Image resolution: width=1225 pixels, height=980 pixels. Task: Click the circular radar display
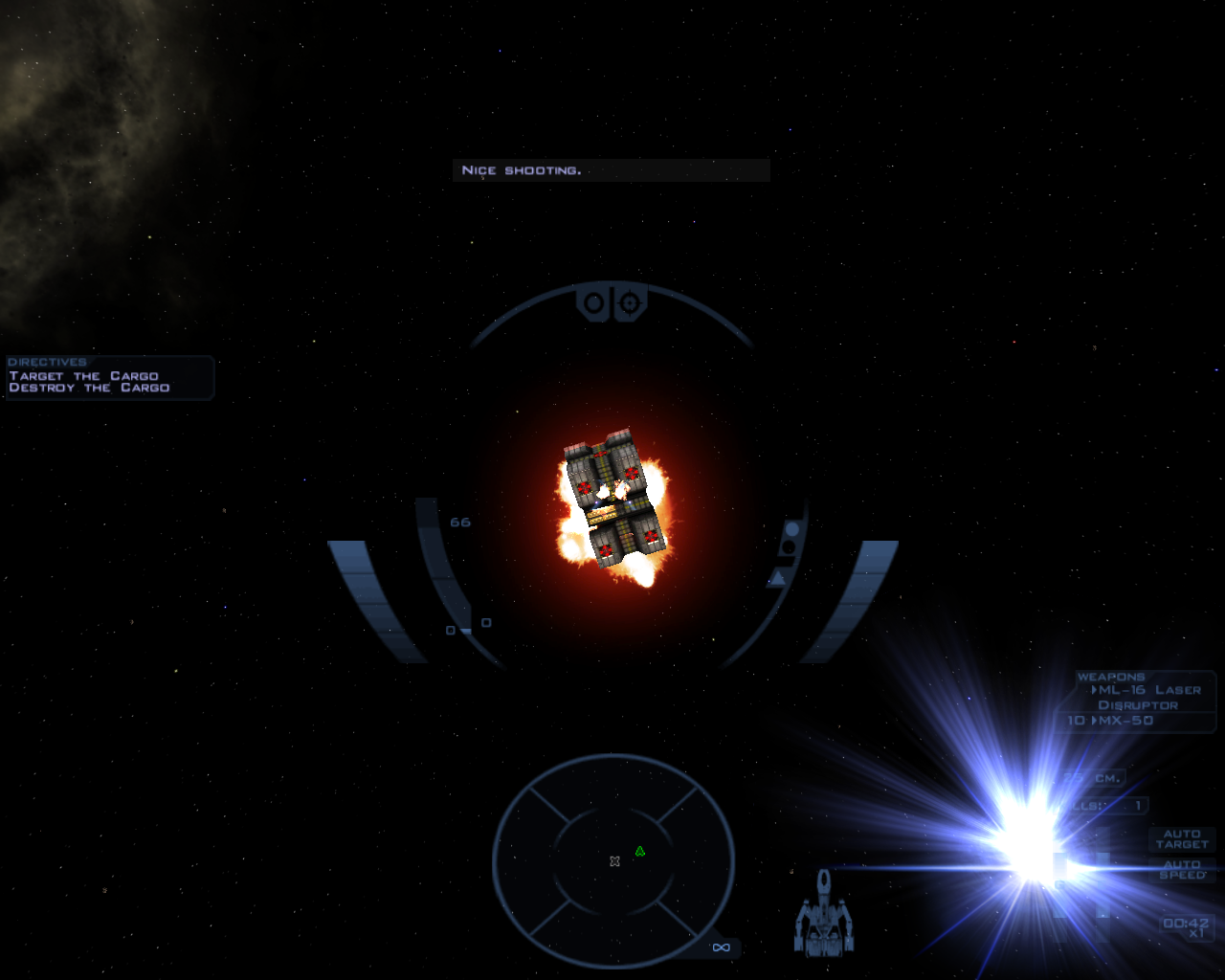(x=613, y=861)
